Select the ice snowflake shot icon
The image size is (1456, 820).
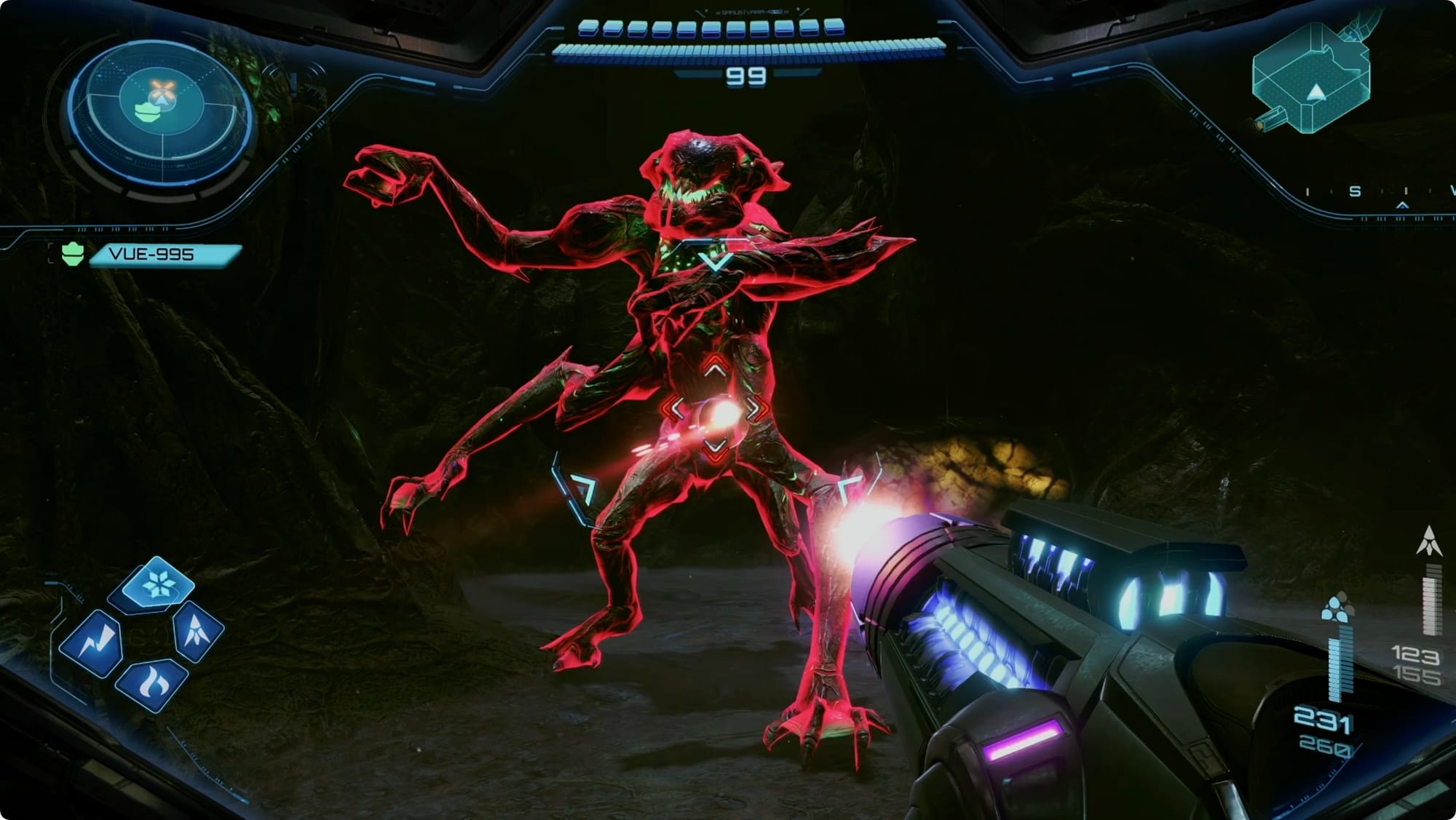[157, 584]
